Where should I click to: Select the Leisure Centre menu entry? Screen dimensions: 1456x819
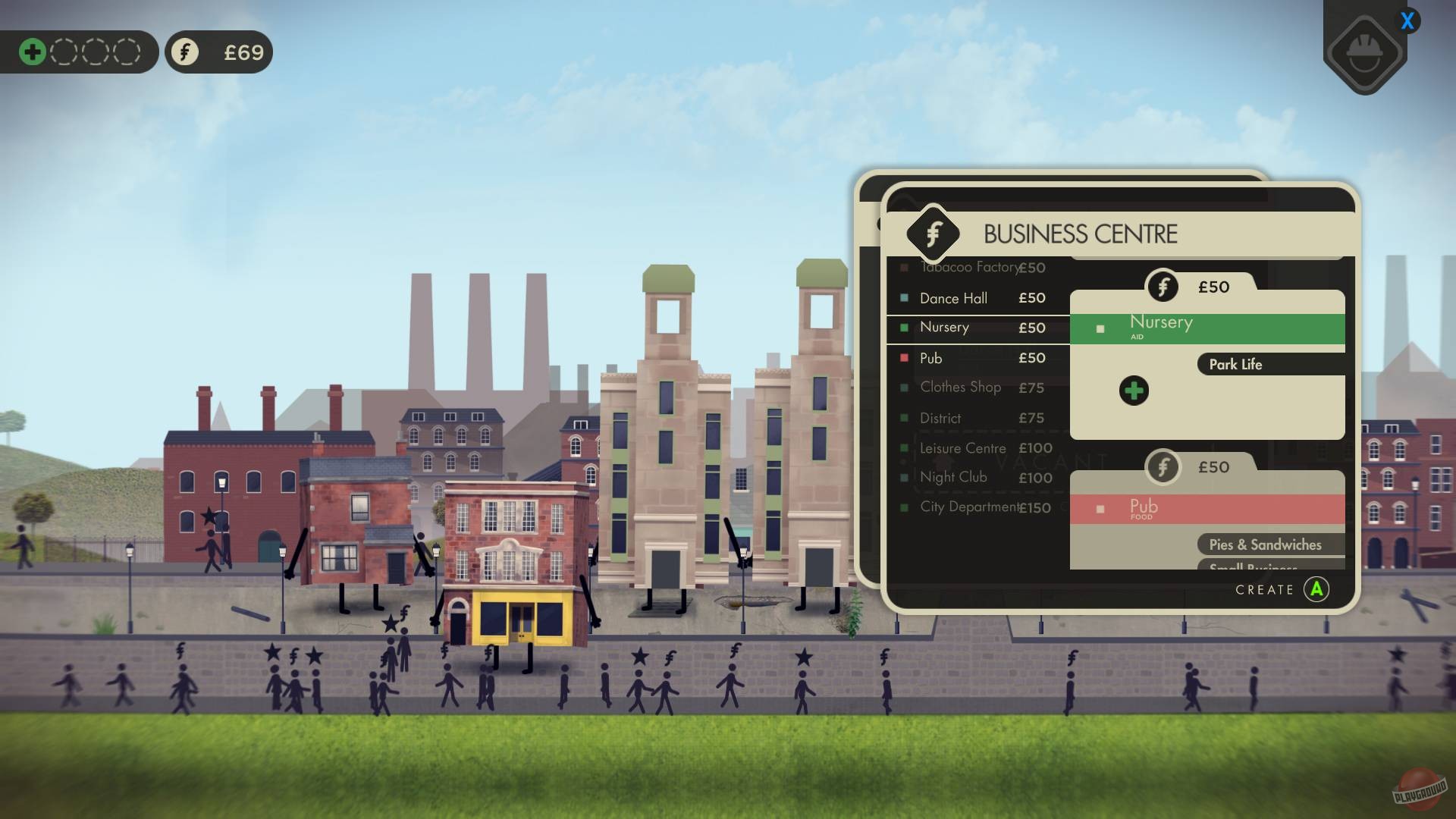962,448
